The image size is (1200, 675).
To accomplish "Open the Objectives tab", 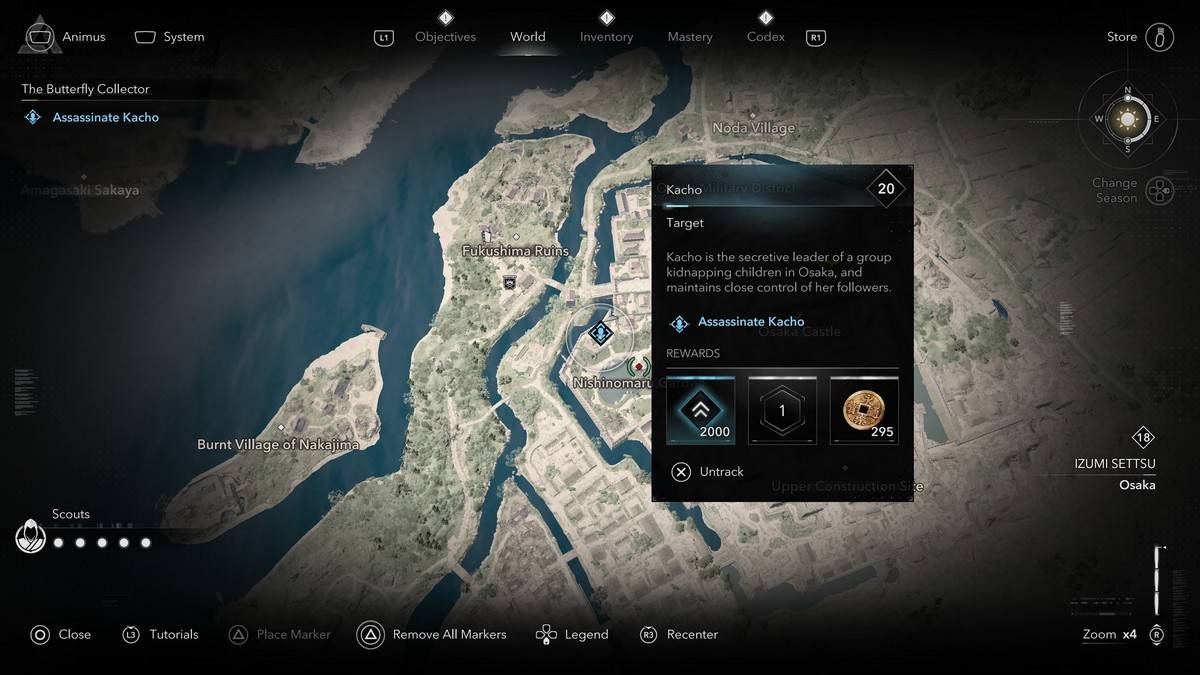I will click(x=445, y=37).
